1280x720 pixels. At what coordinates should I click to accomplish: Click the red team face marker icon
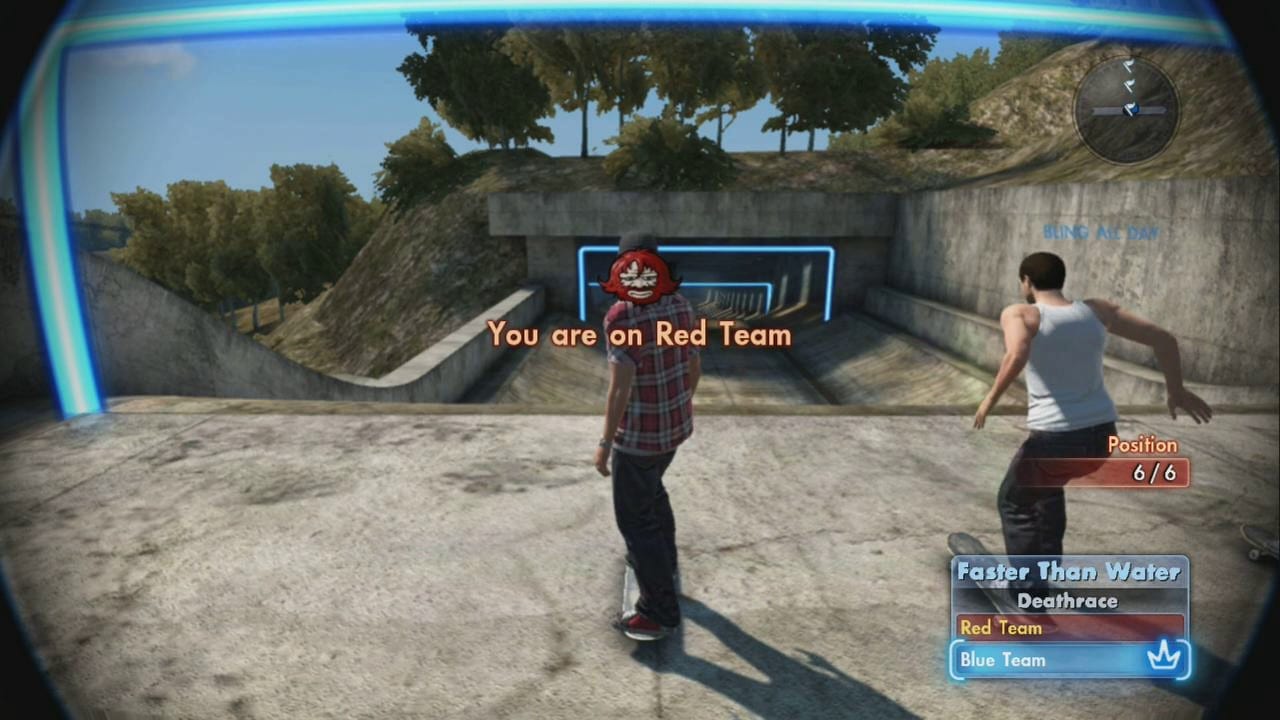click(639, 276)
